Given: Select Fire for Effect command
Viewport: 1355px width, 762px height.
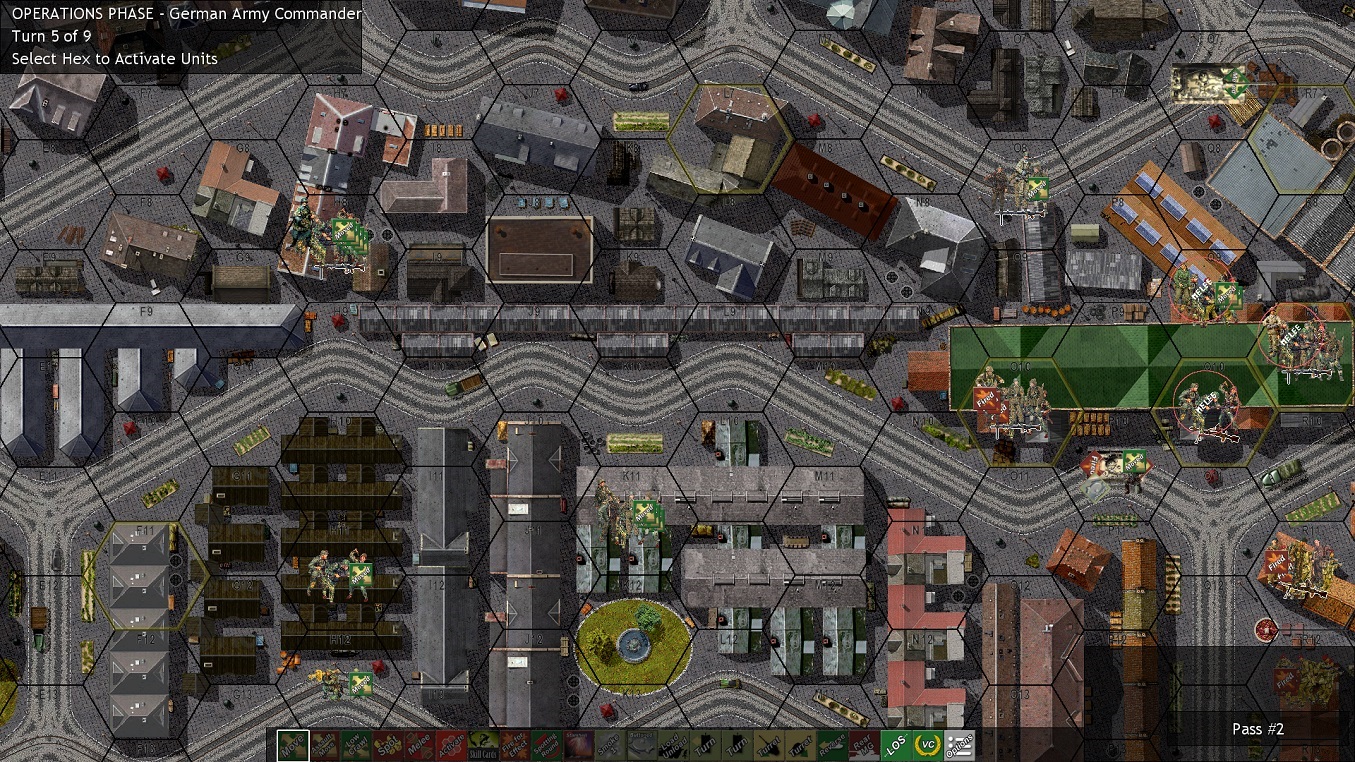Looking at the screenshot, I should [516, 748].
